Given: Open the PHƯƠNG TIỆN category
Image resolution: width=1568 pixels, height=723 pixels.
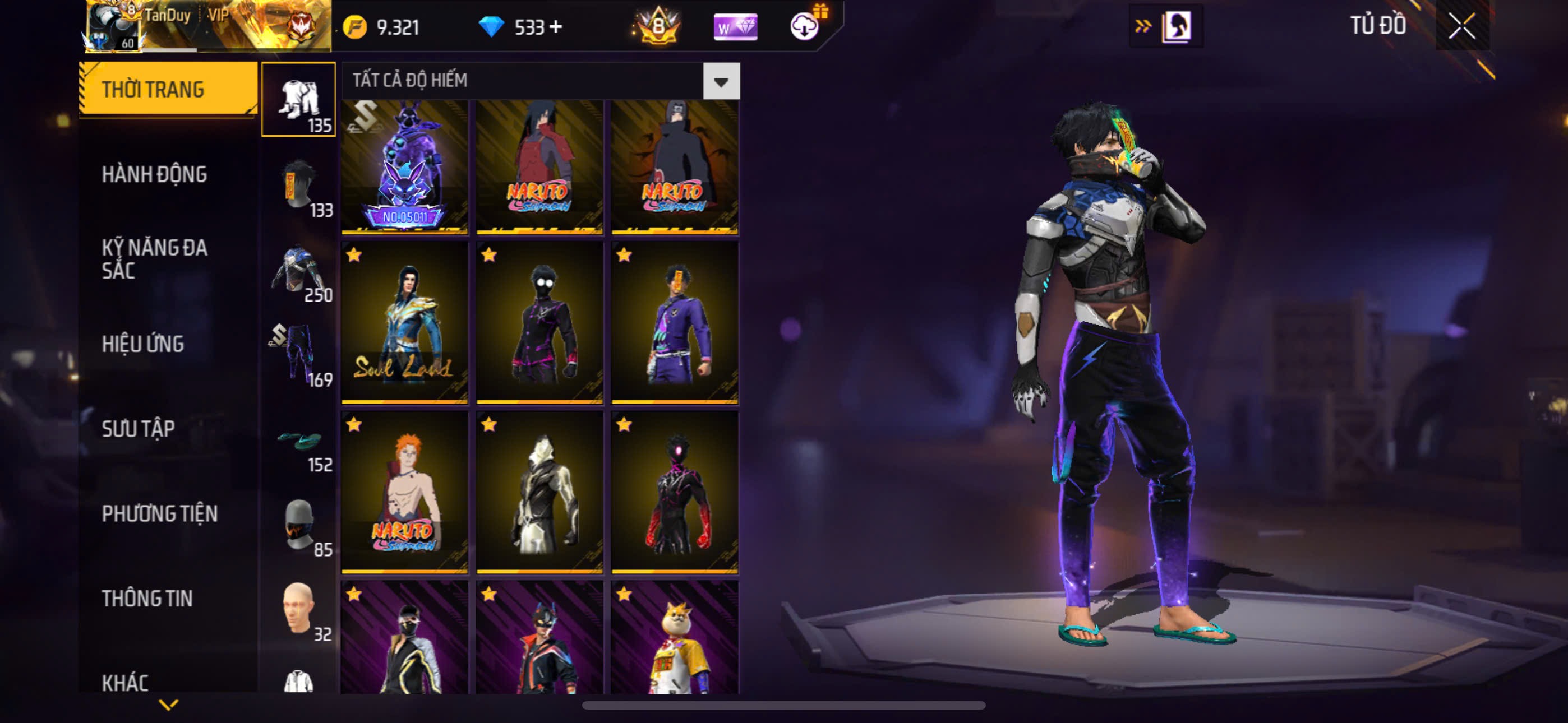Looking at the screenshot, I should pyautogui.click(x=159, y=513).
